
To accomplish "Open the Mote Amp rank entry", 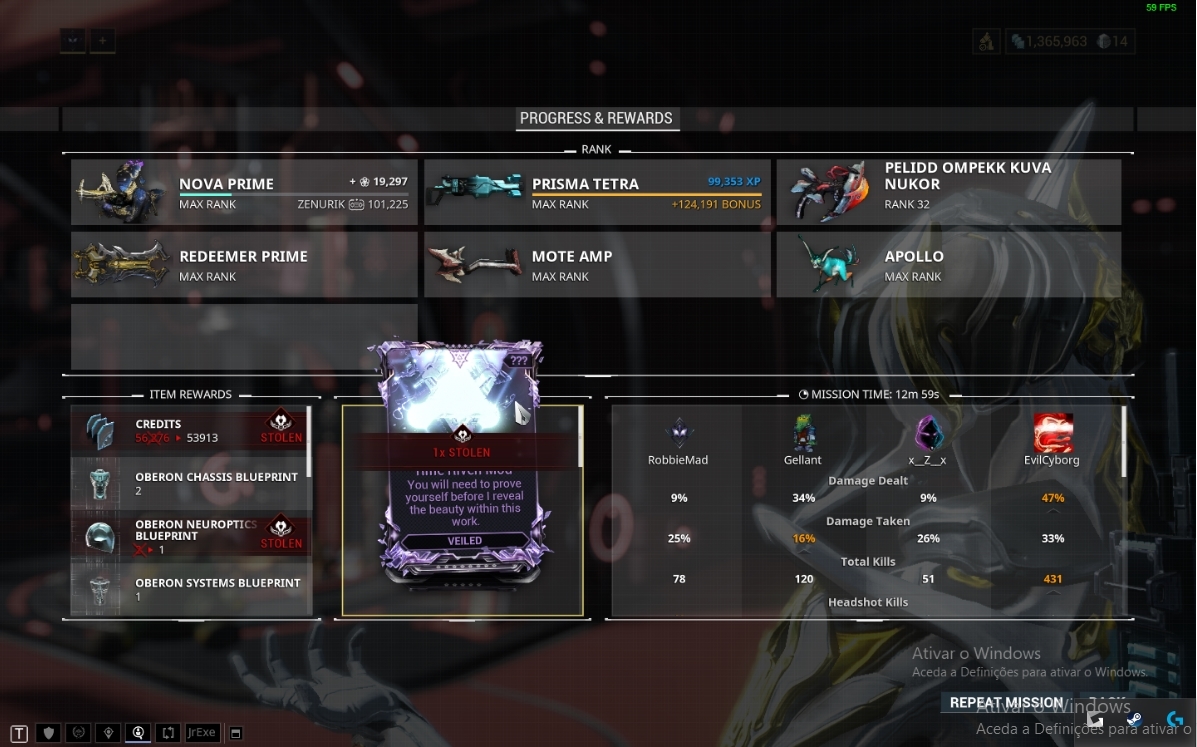I will coord(597,264).
